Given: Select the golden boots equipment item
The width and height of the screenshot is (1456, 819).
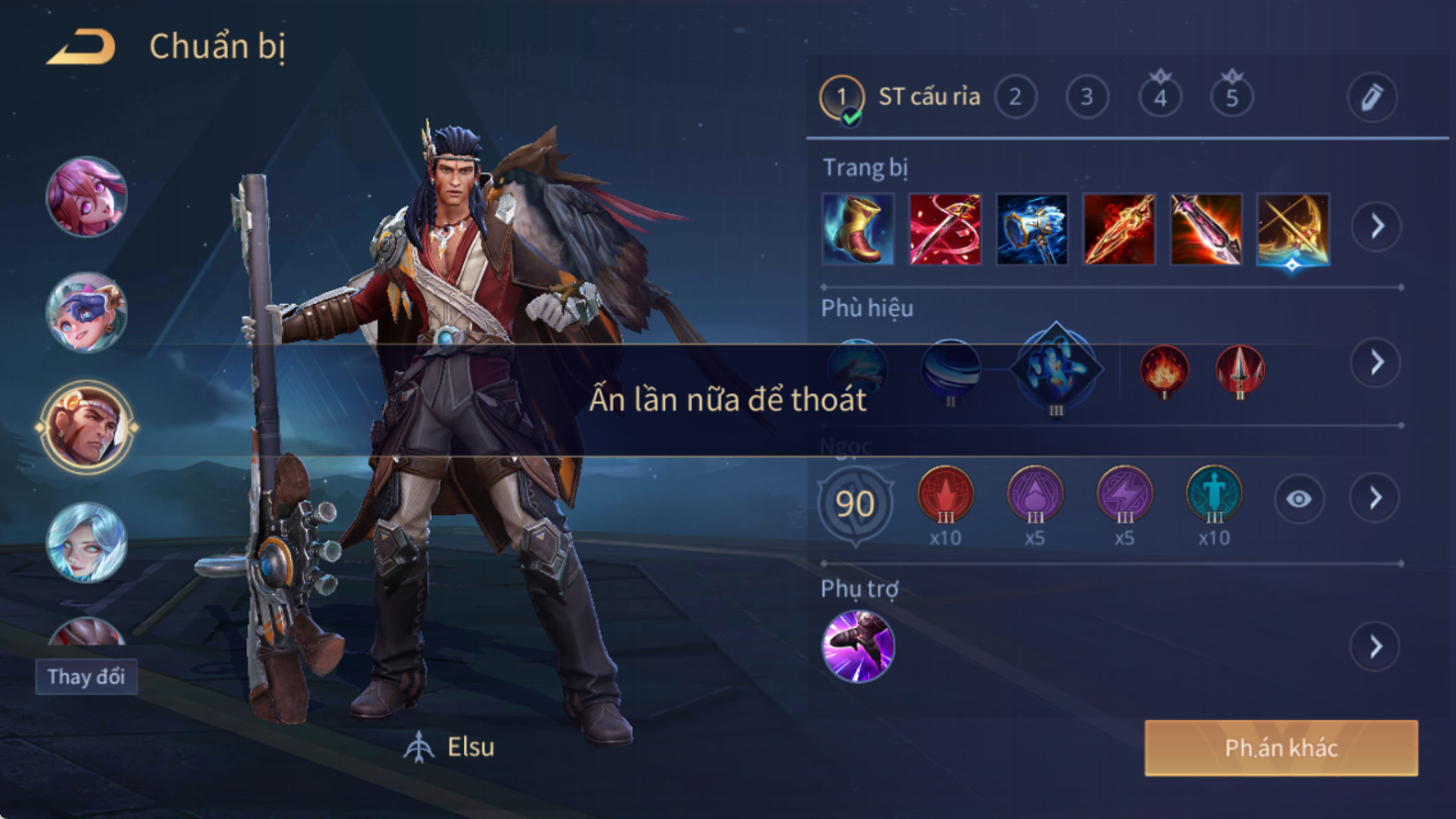Looking at the screenshot, I should pyautogui.click(x=858, y=230).
